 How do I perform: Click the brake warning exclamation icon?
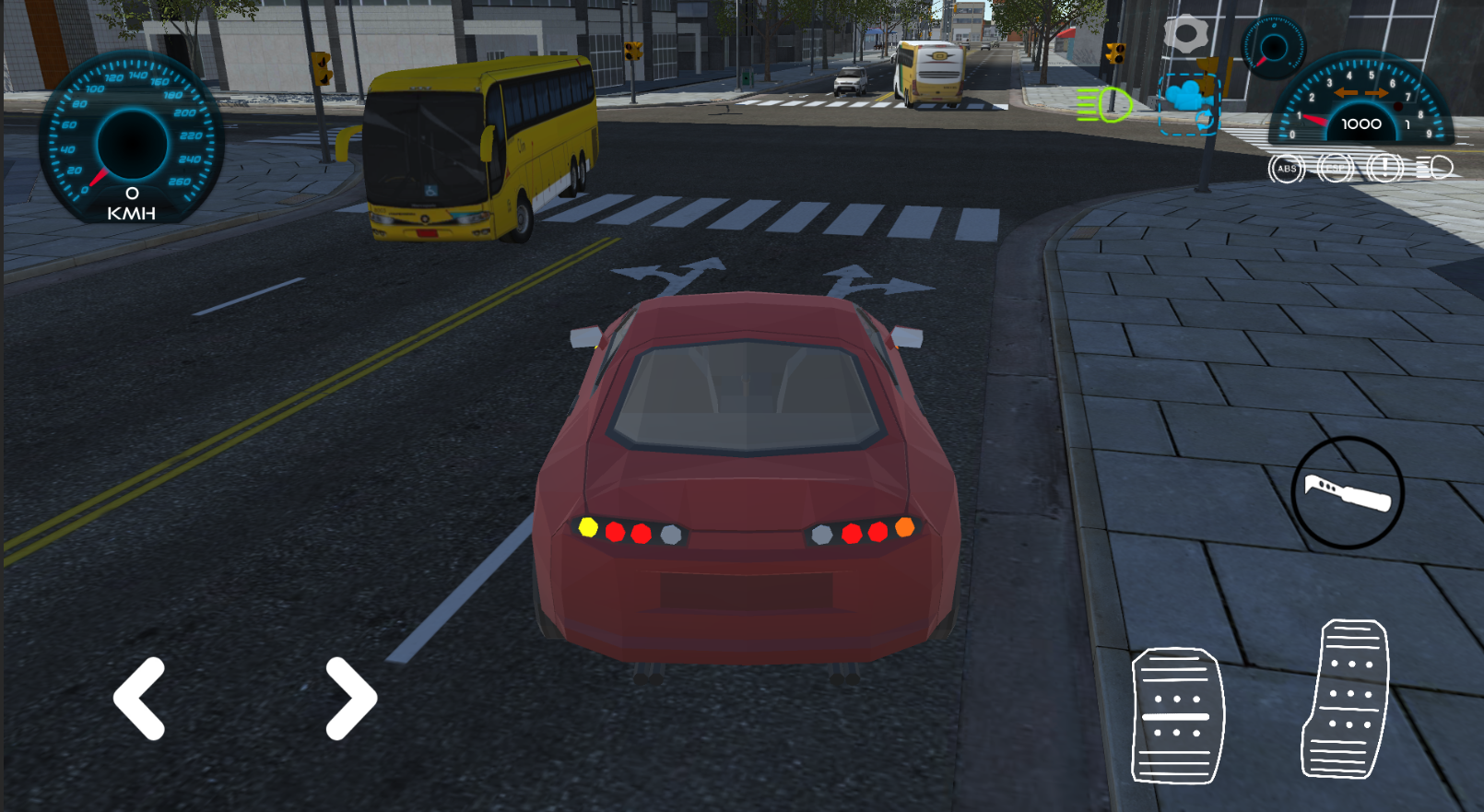click(1384, 169)
